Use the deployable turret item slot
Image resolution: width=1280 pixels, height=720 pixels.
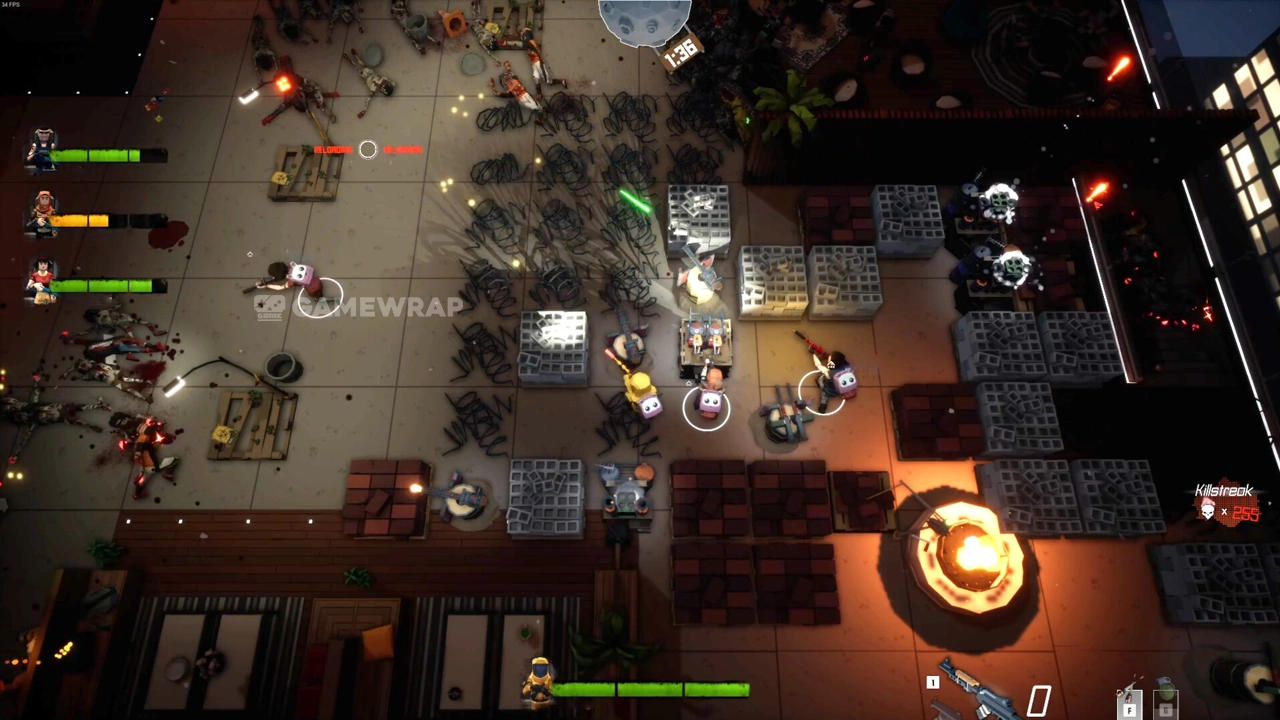(x=1129, y=699)
